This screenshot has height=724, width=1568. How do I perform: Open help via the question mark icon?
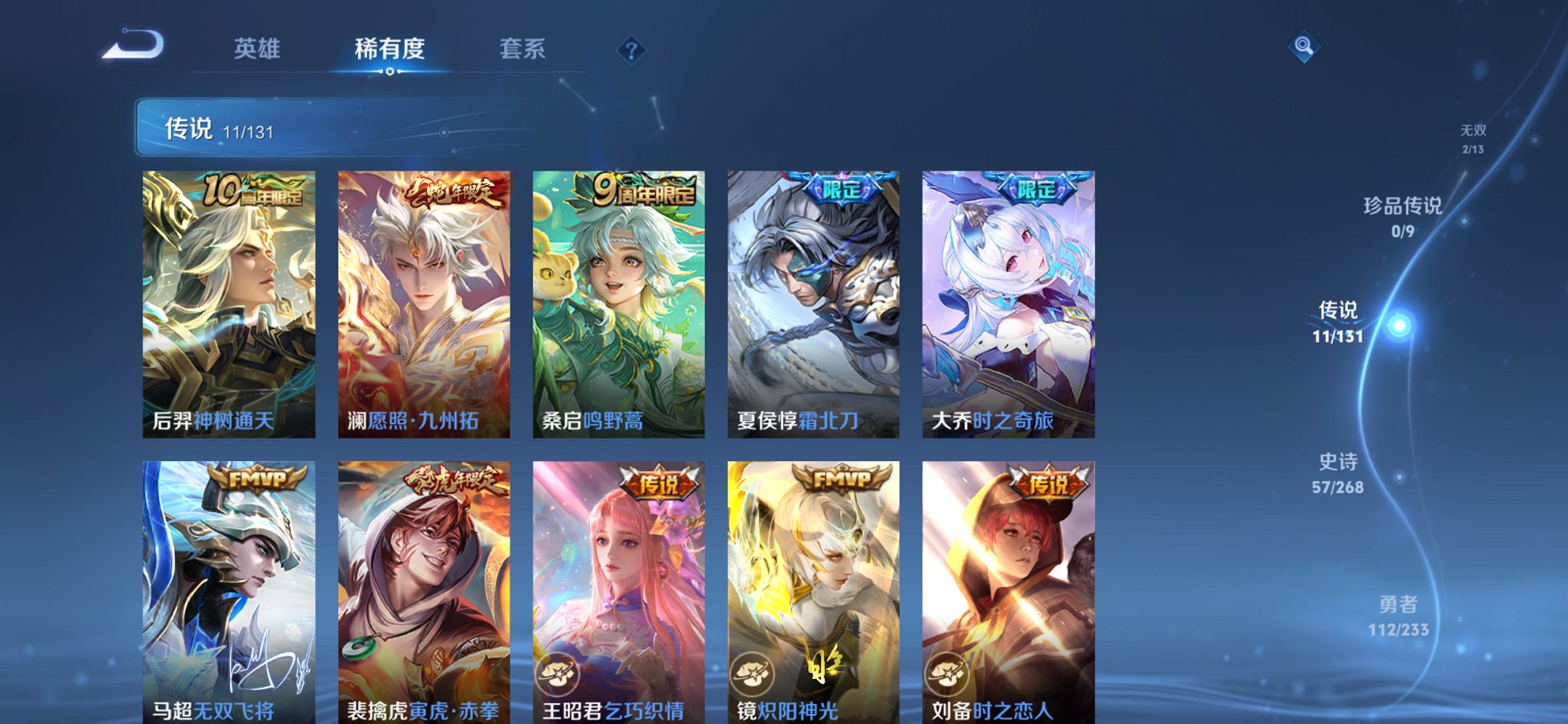click(x=632, y=50)
